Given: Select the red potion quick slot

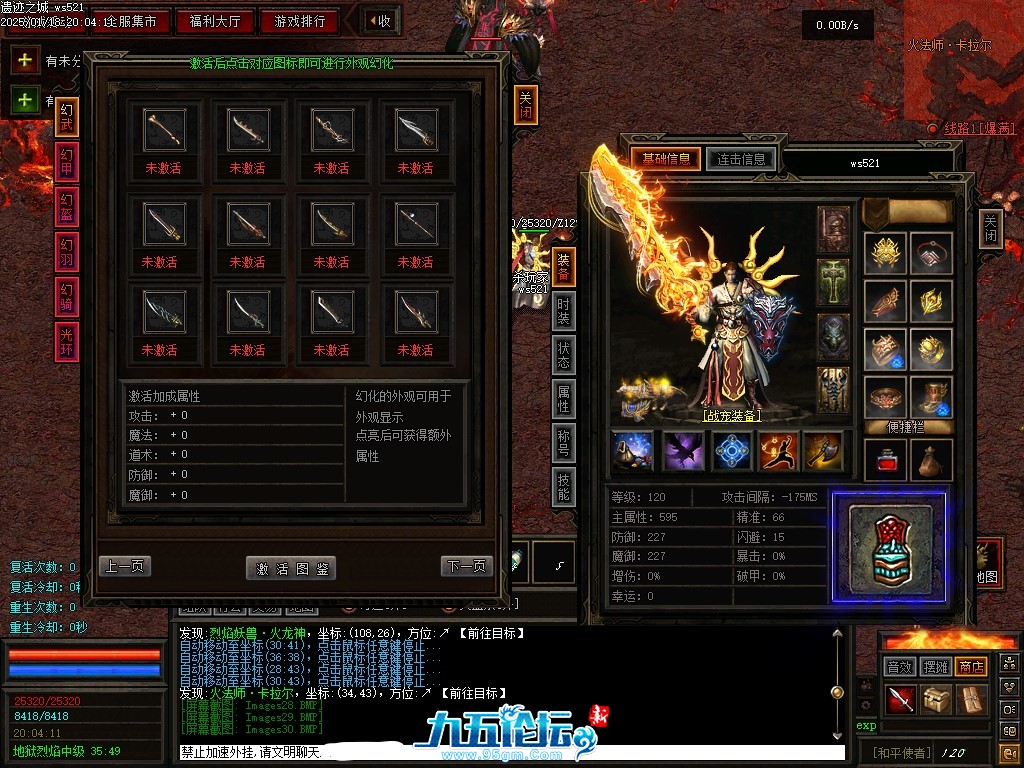Looking at the screenshot, I should (x=885, y=461).
